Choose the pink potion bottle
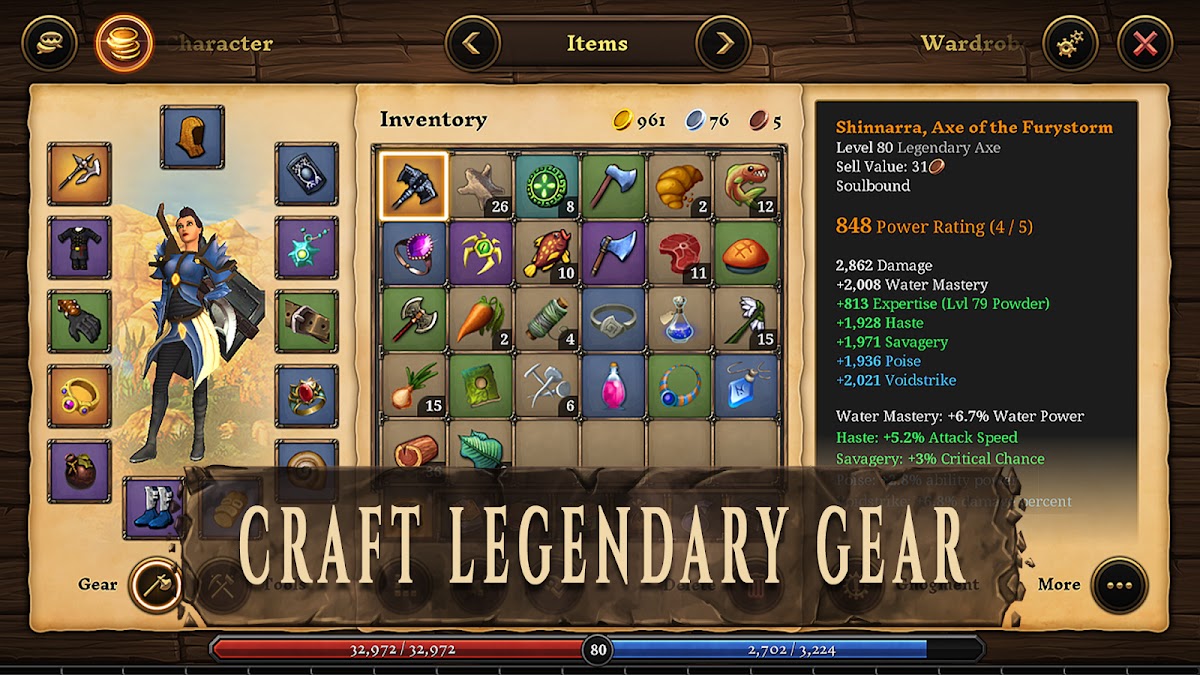The image size is (1200, 675). (x=613, y=386)
